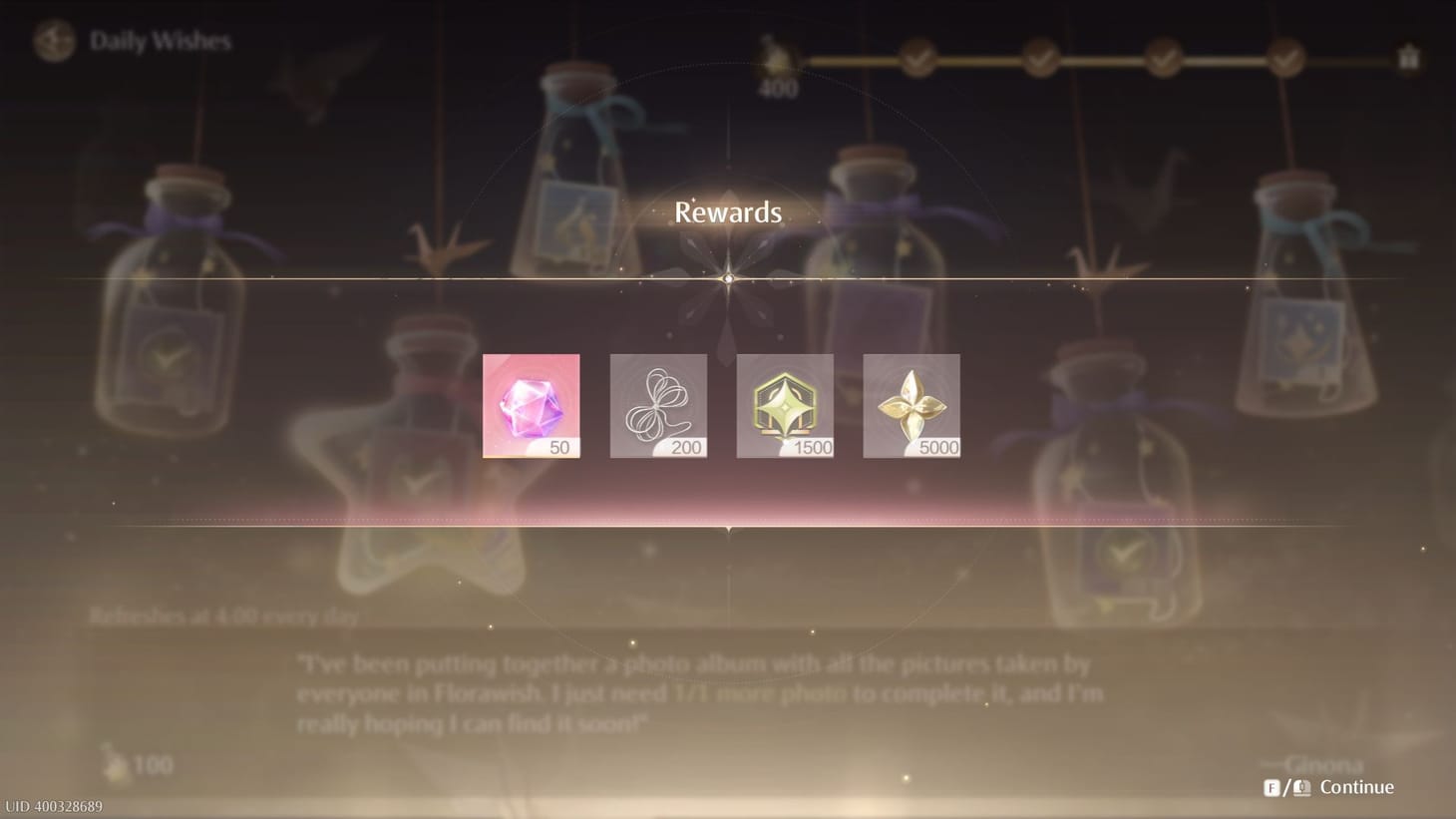Click the back arrow beside Daily Wishes
This screenshot has width=1456, height=819.
pos(54,41)
